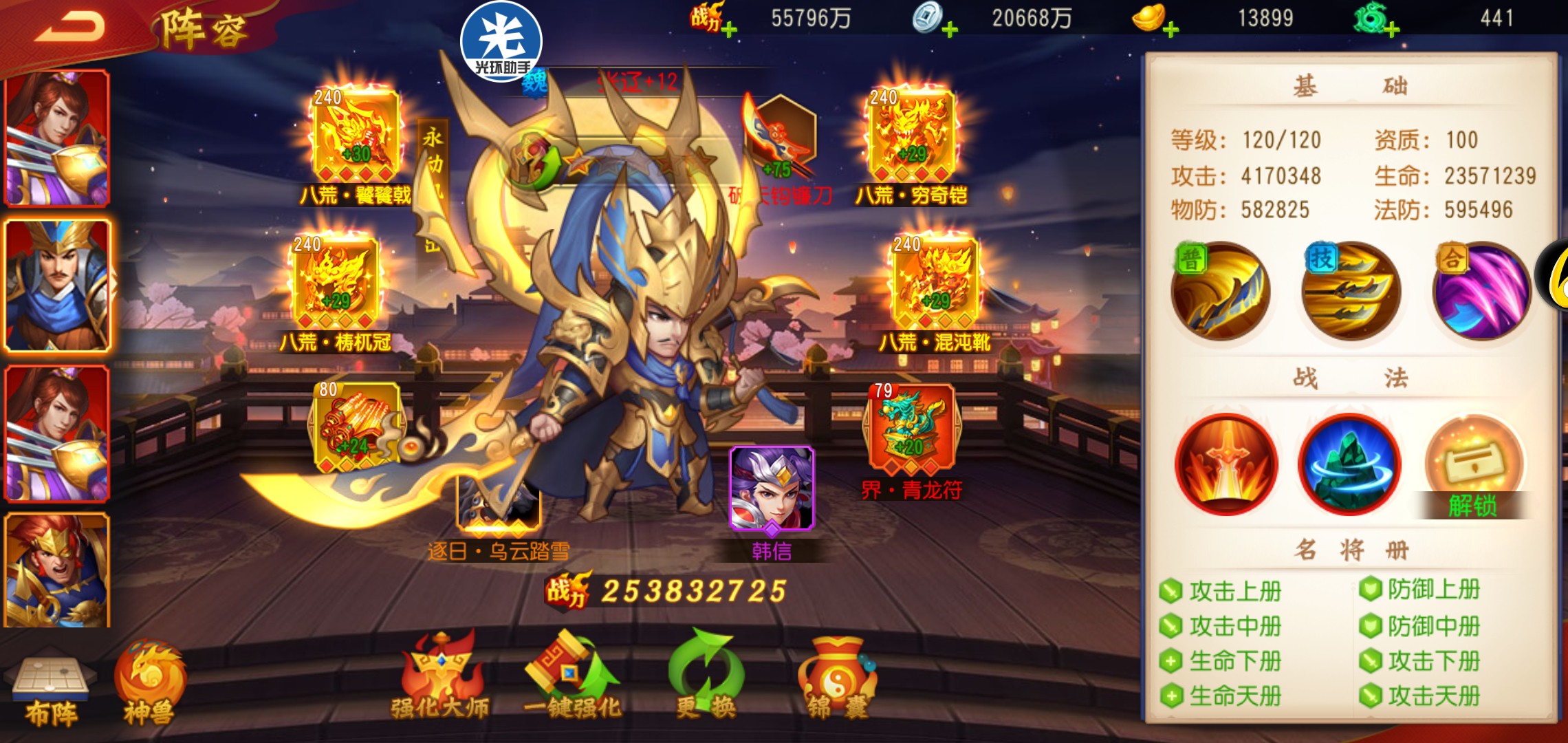Screen dimensions: 1568x743
Task: Open the 锦囊 pouch menu
Action: point(837,678)
